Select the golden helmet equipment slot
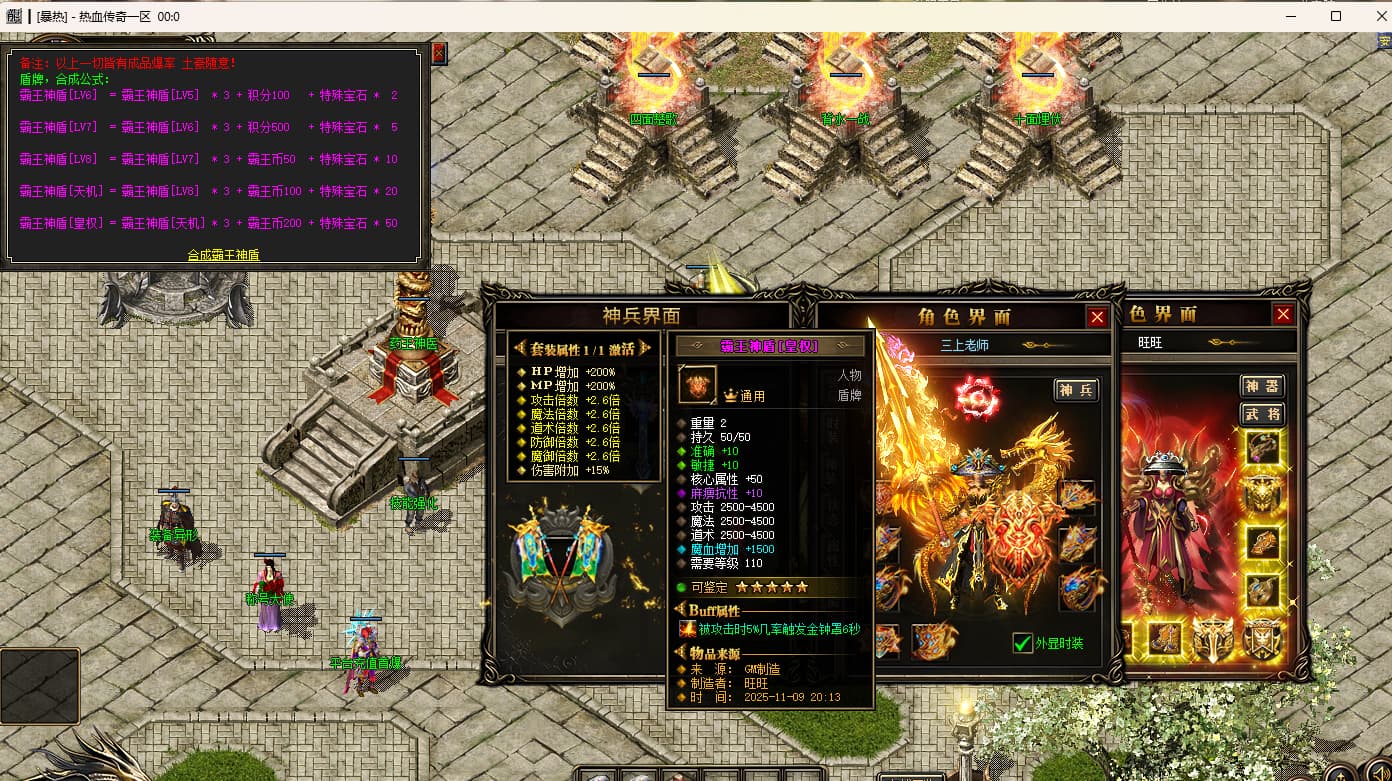The width and height of the screenshot is (1392, 781). pyautogui.click(x=1263, y=494)
